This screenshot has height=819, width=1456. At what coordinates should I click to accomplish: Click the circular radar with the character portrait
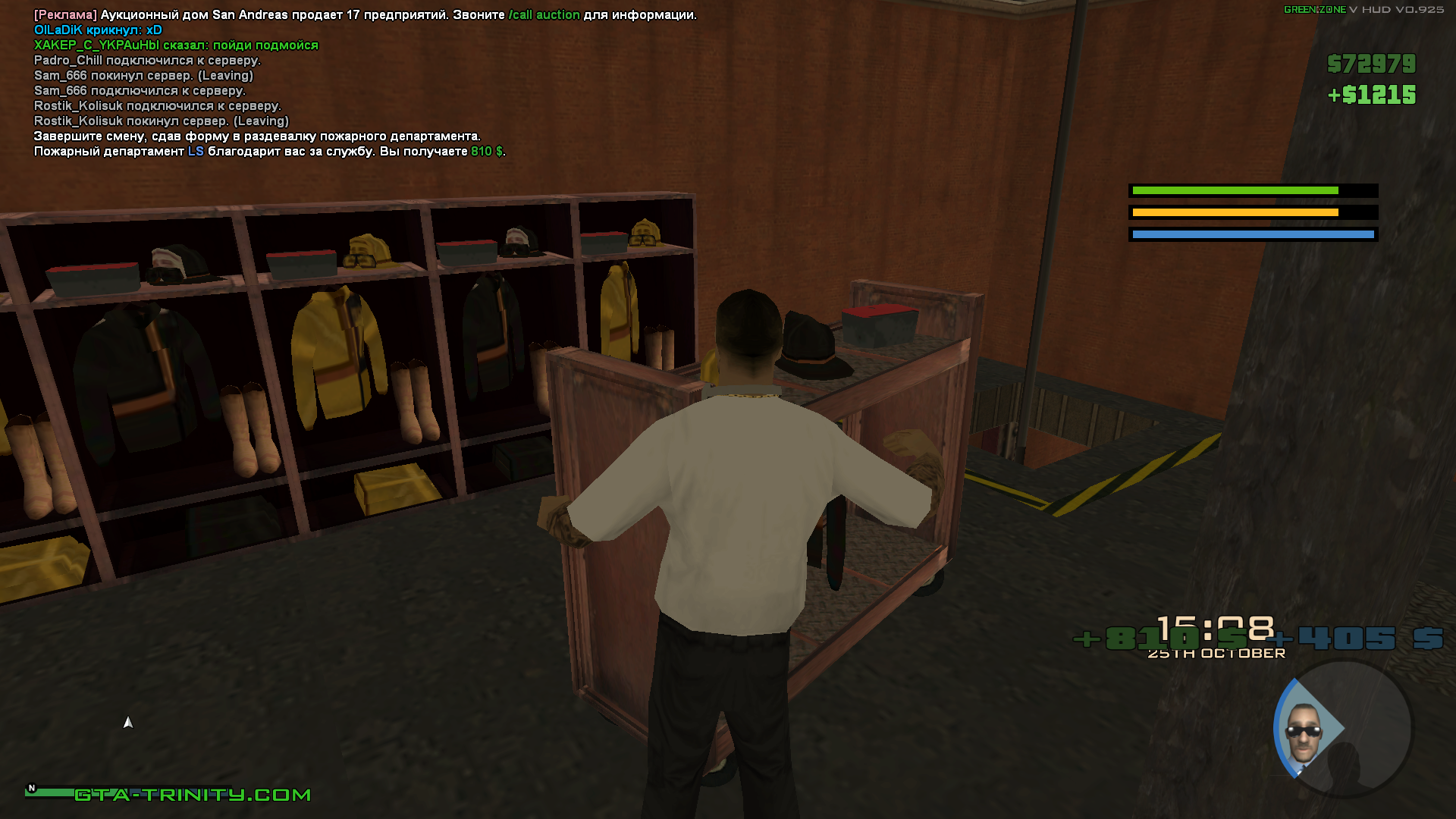point(1342,729)
